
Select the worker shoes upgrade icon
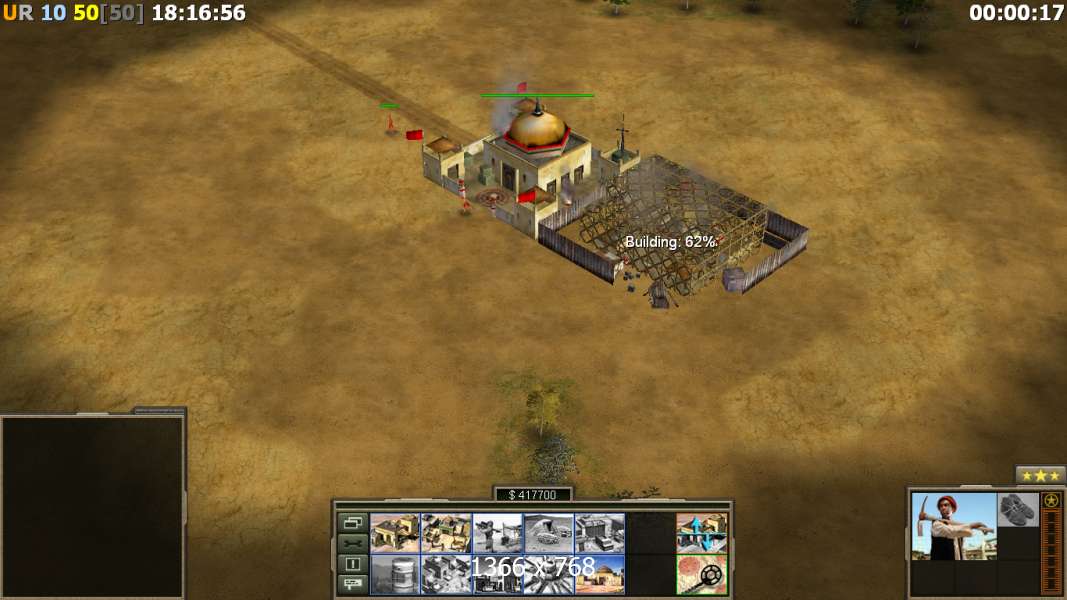point(1018,510)
